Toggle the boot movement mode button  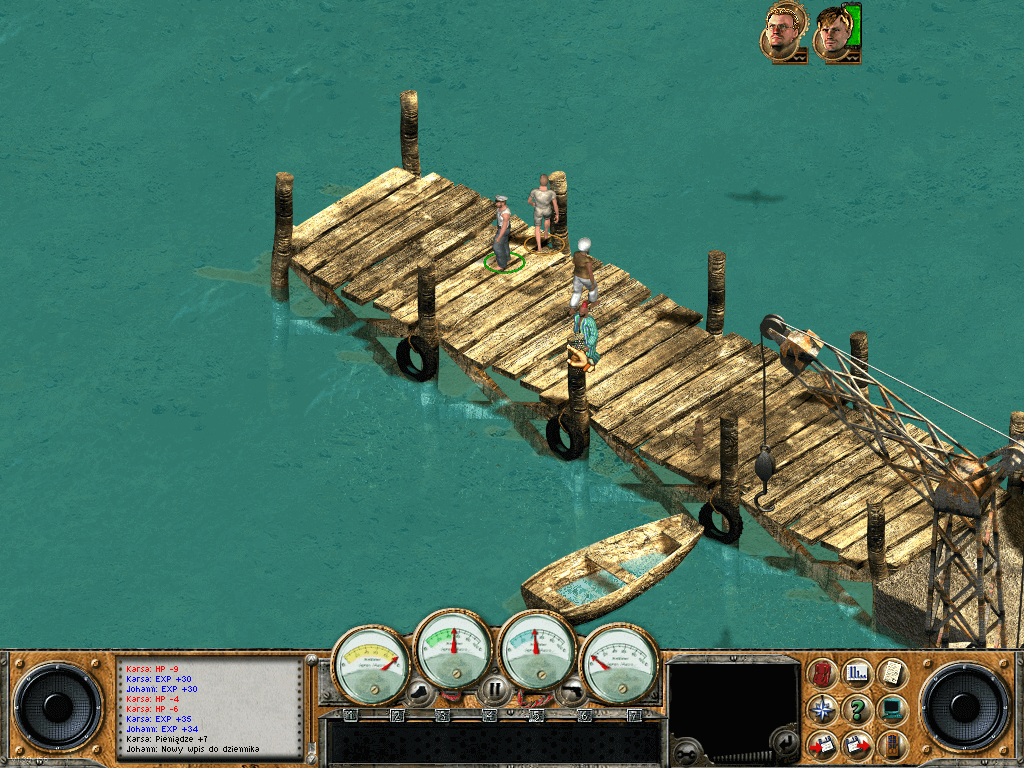[x=418, y=689]
